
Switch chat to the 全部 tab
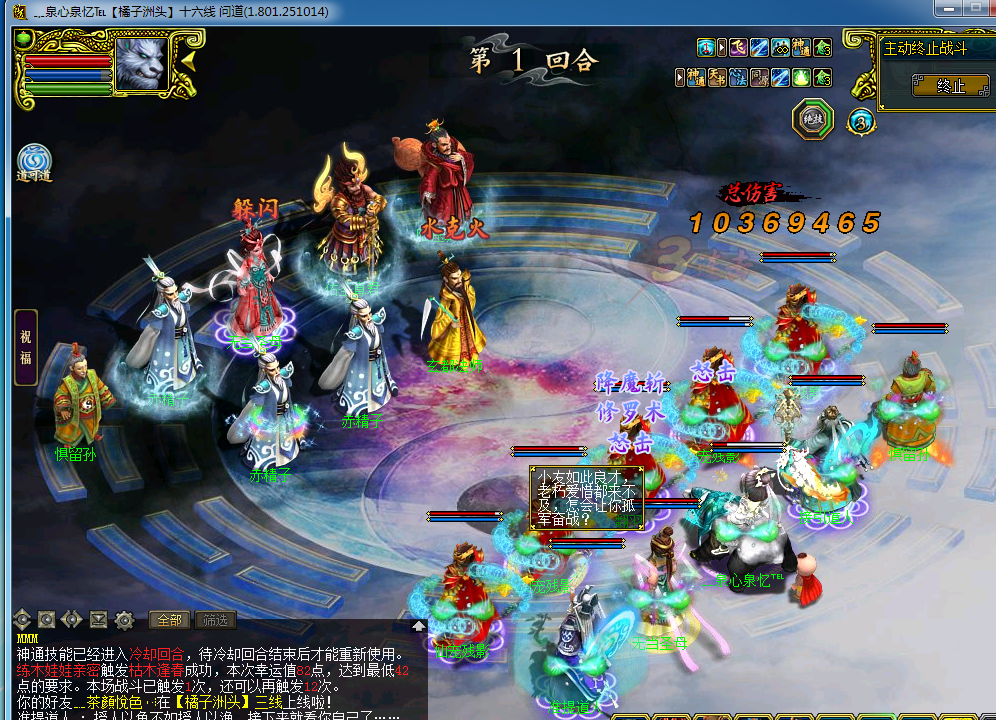[x=169, y=620]
